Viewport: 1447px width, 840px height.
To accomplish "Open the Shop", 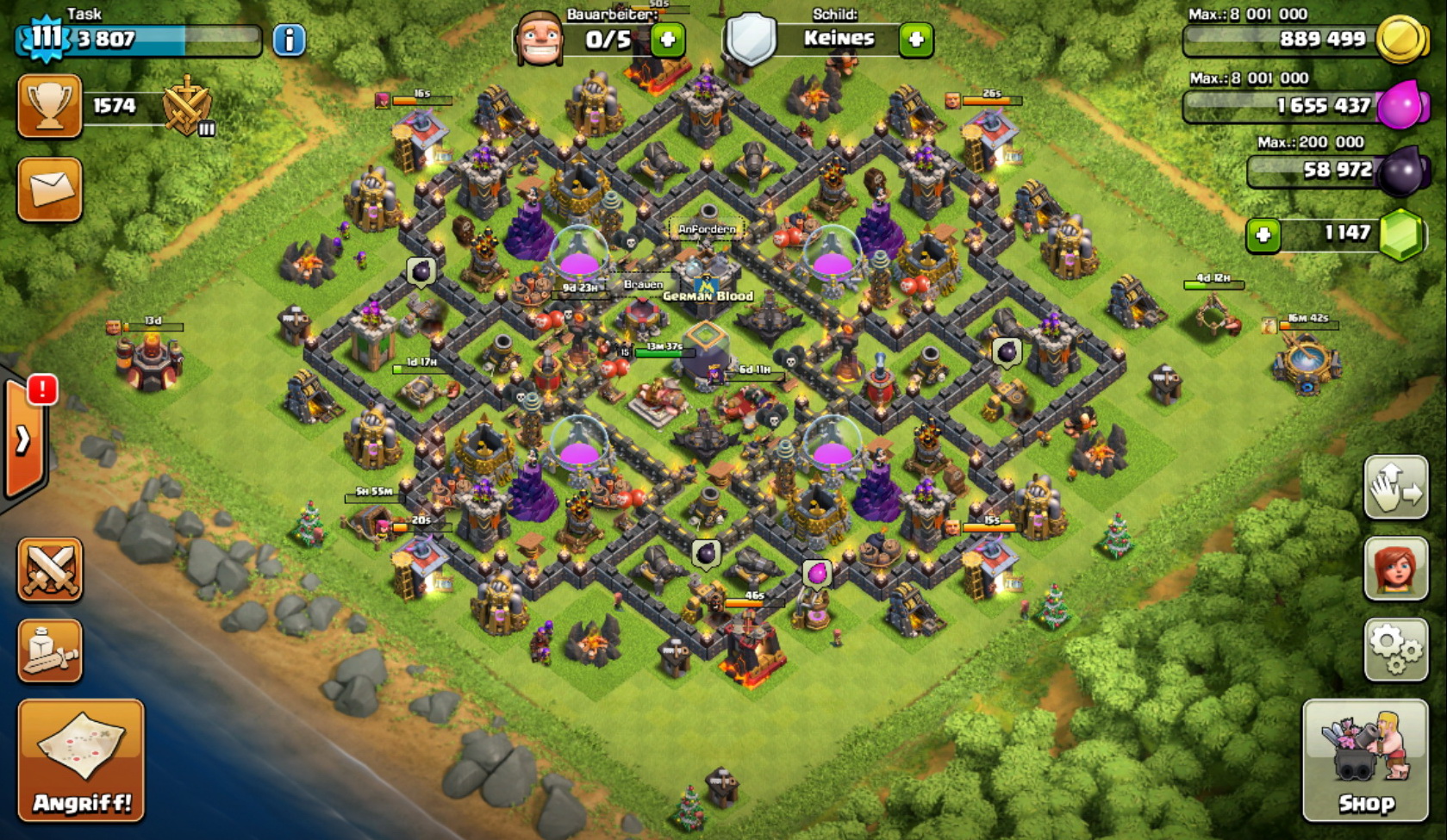I will coord(1364,760).
